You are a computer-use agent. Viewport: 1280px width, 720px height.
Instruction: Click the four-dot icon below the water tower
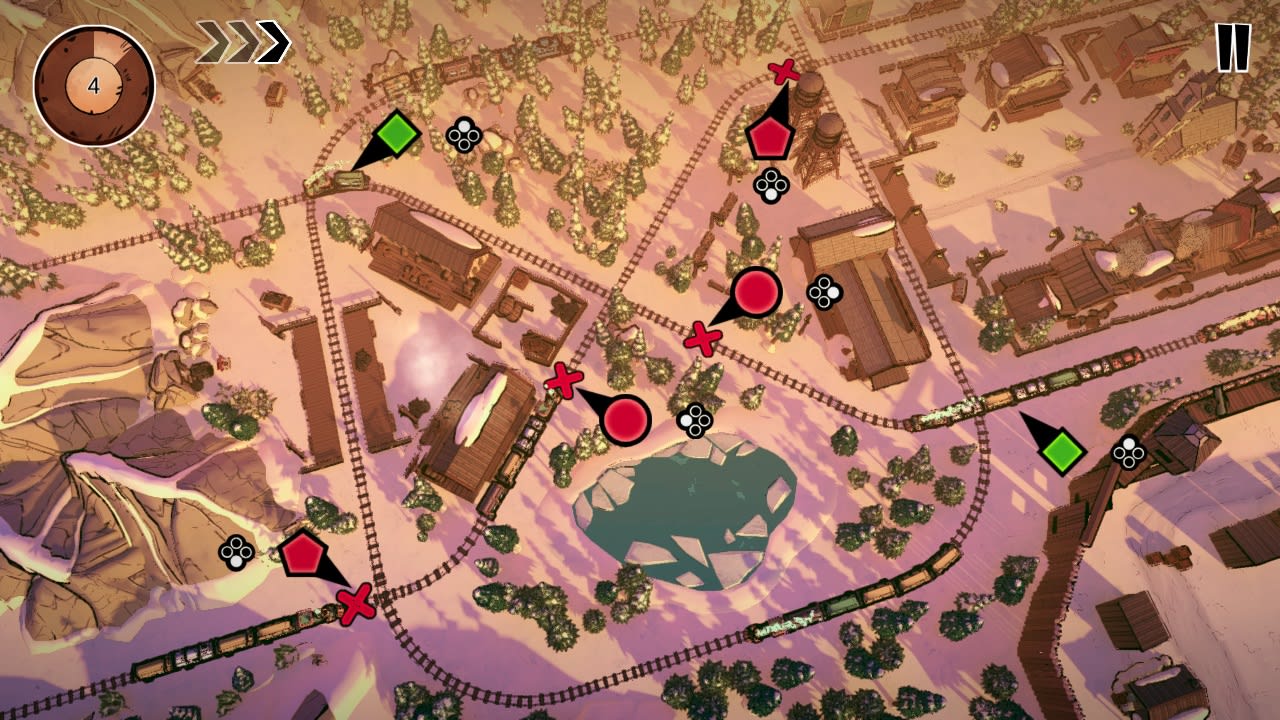(x=771, y=185)
